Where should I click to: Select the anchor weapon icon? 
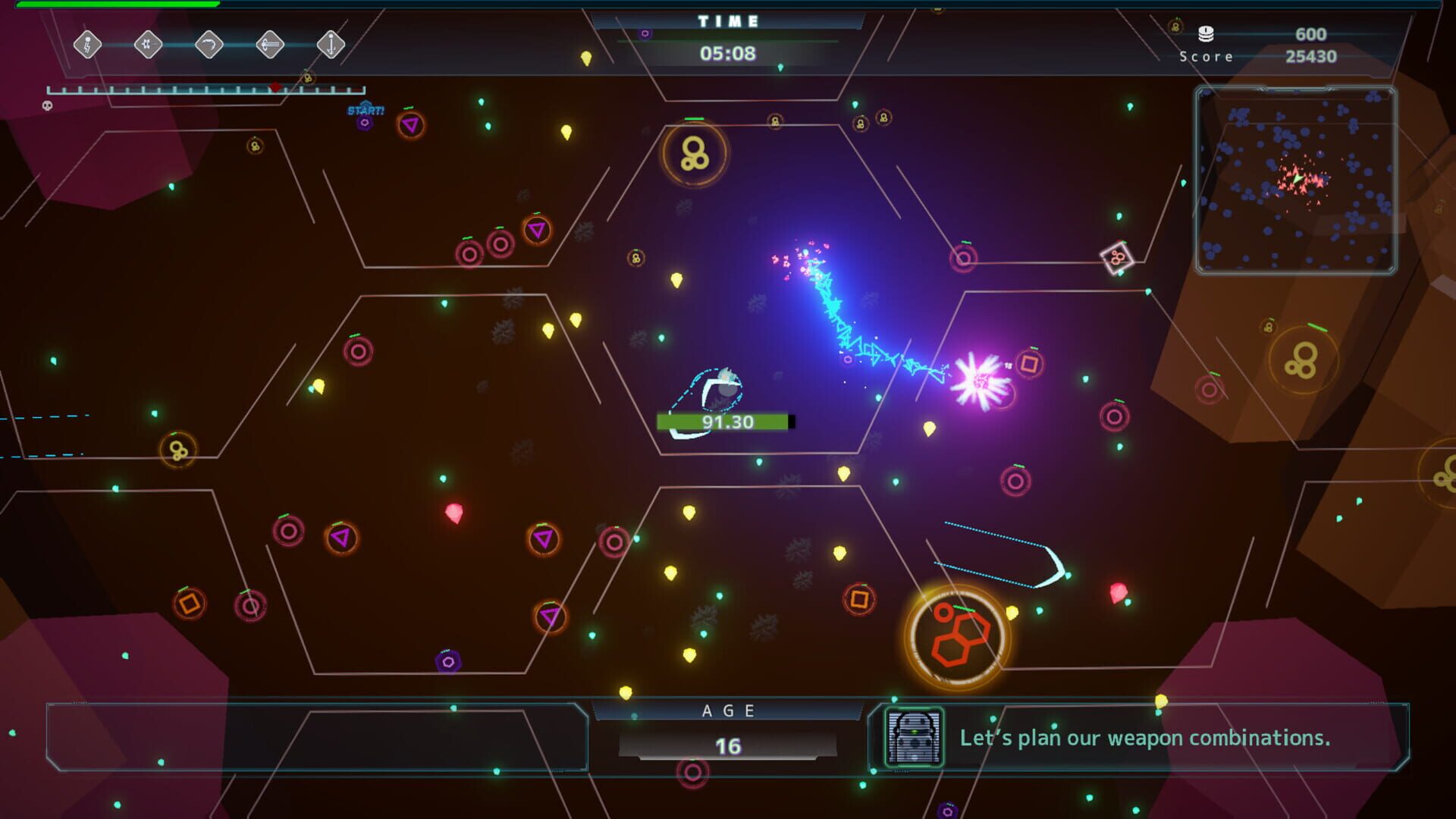331,45
